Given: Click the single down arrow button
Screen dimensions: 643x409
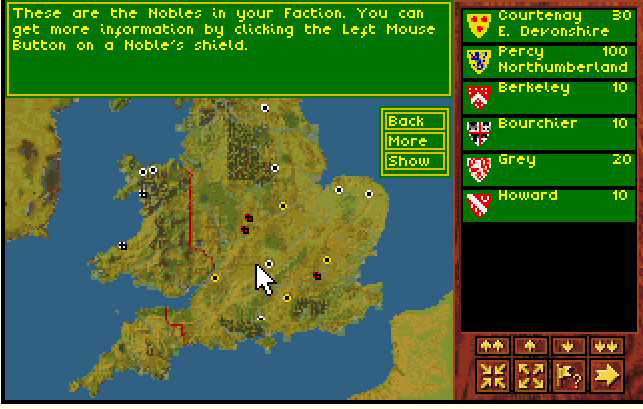Looking at the screenshot, I should tap(567, 345).
